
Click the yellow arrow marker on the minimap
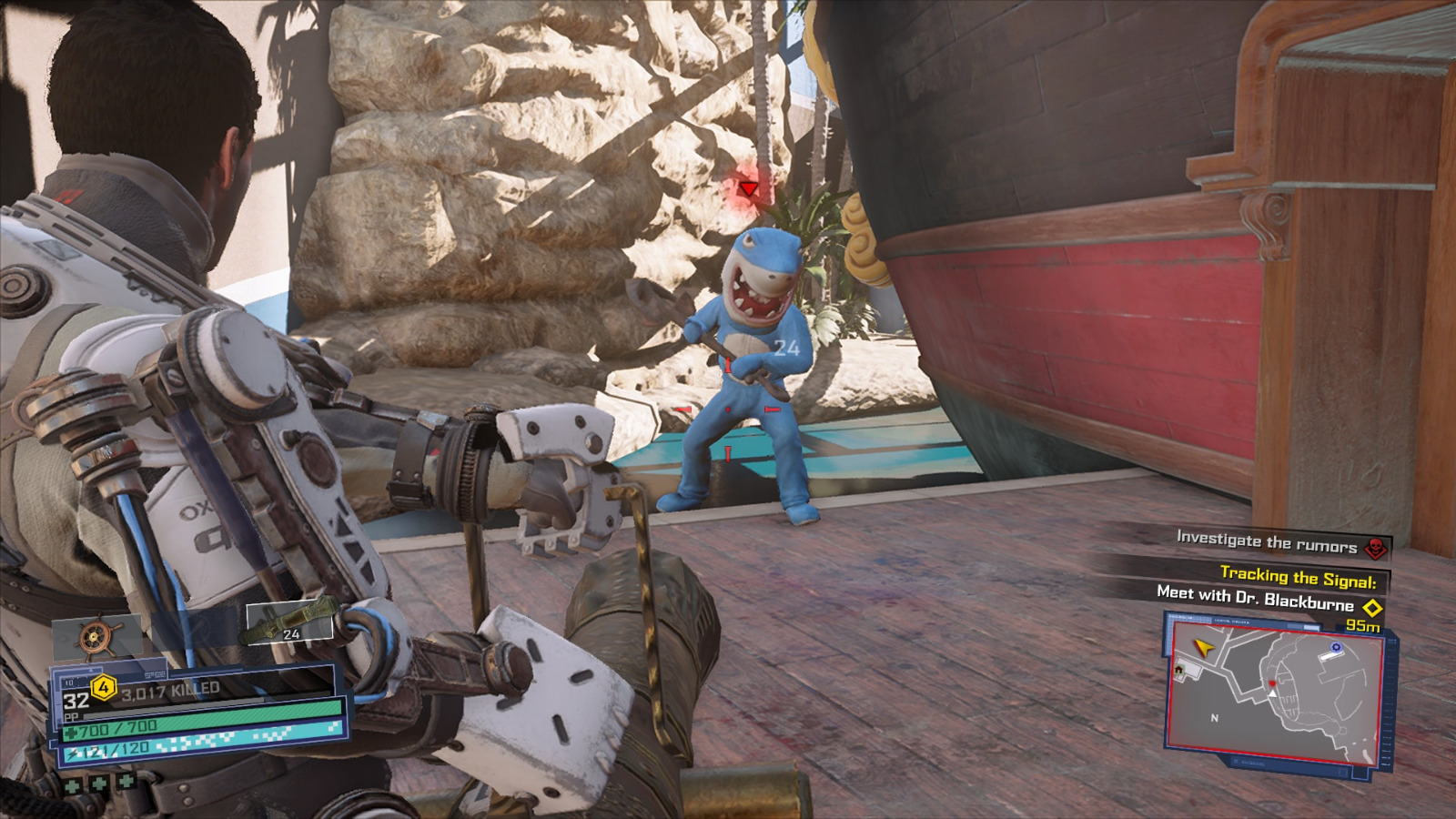click(x=1205, y=648)
